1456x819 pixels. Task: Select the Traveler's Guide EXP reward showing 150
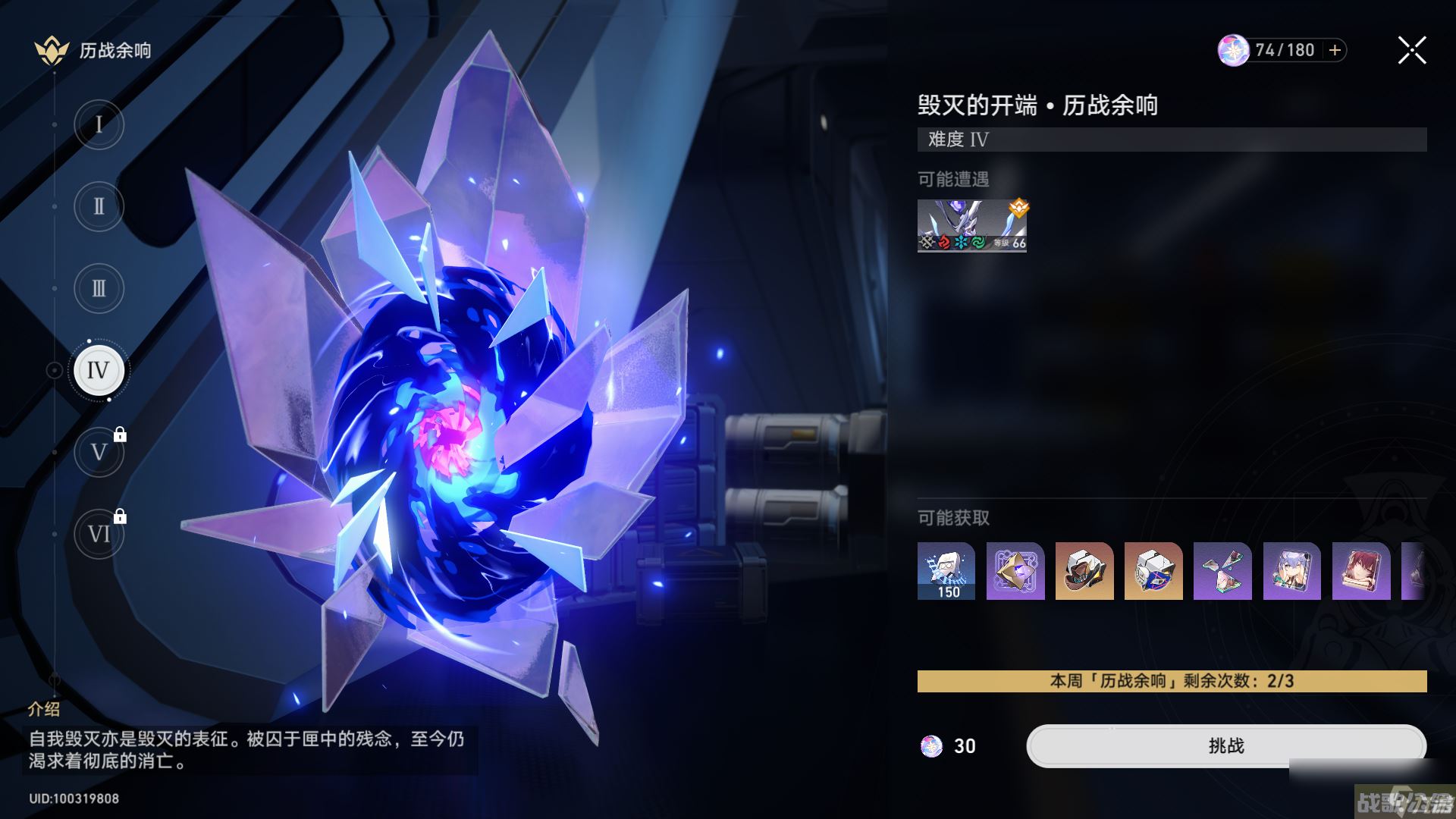click(x=945, y=572)
